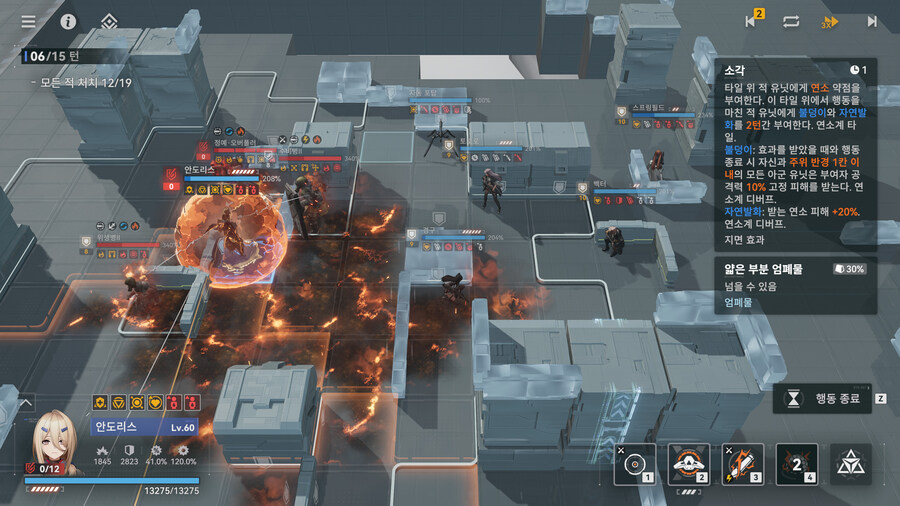Activate the triangle ultimate skill icon
Image resolution: width=900 pixels, height=506 pixels.
pyautogui.click(x=851, y=463)
